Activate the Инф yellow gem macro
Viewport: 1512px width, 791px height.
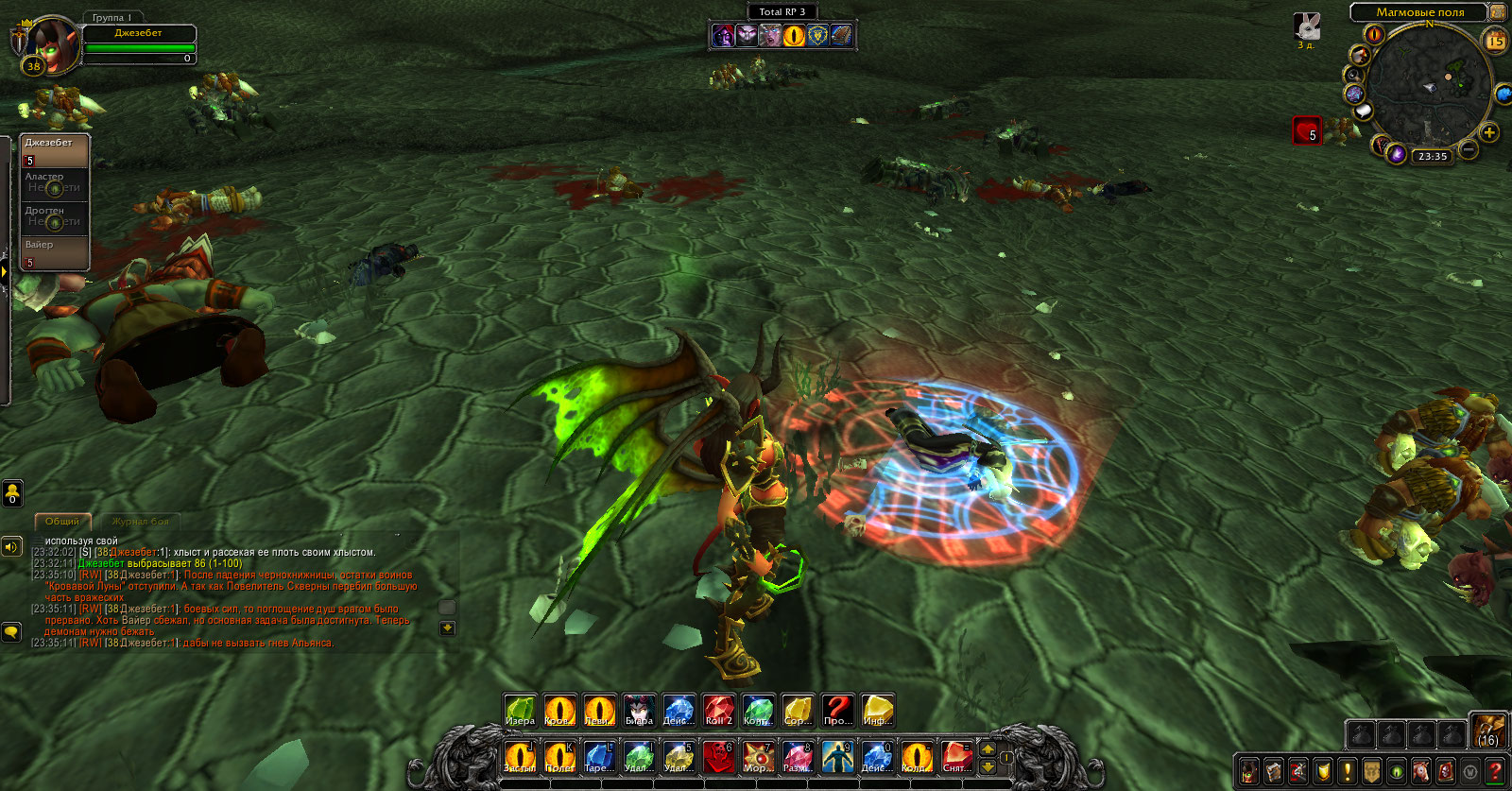[877, 711]
